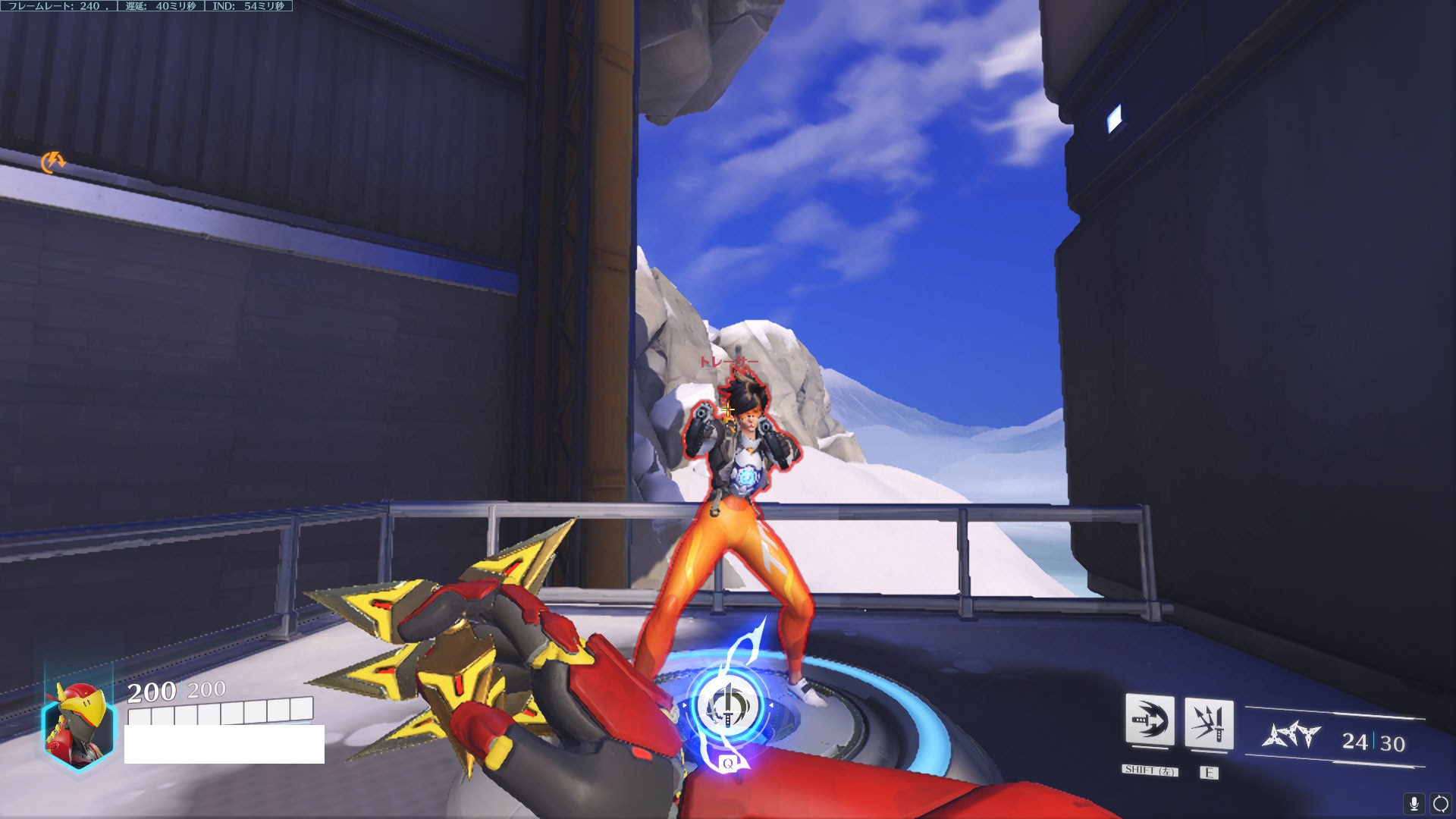Trigger the Dragonblade ultimate icon
This screenshot has height=819, width=1456.
[x=727, y=707]
